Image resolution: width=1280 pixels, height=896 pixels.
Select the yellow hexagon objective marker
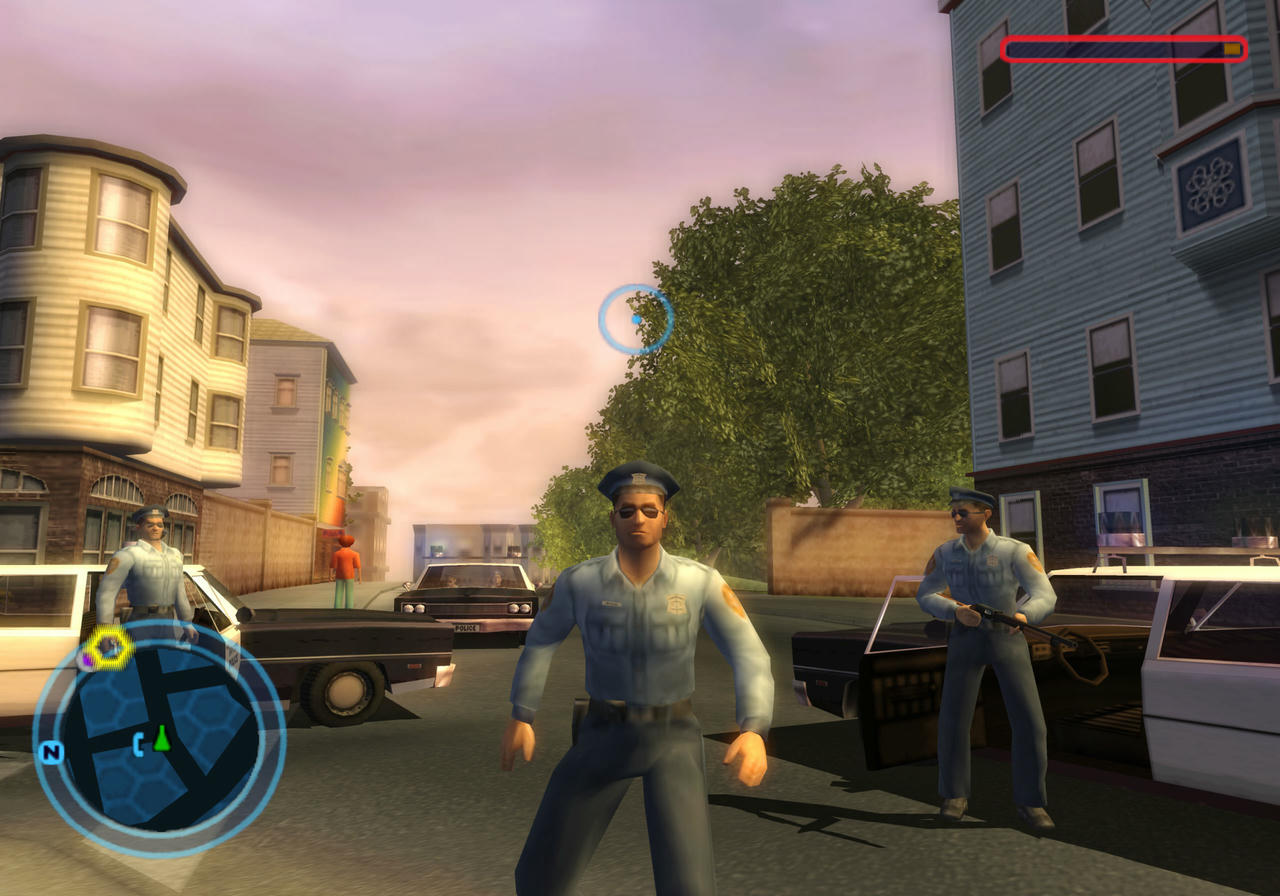coord(108,648)
